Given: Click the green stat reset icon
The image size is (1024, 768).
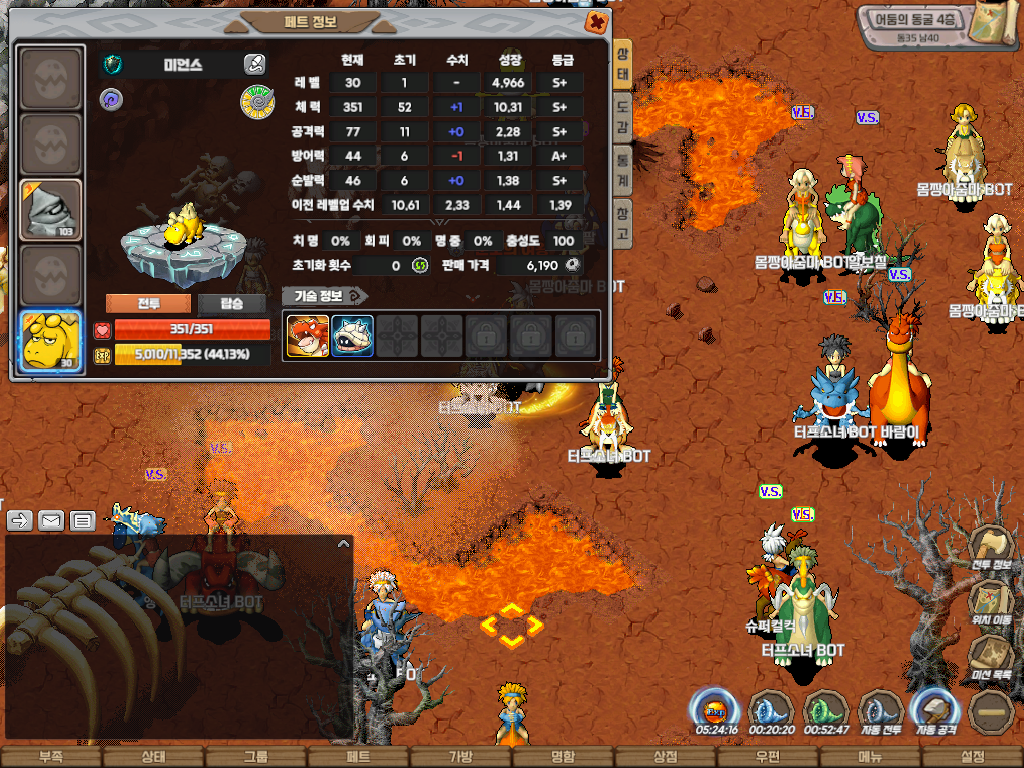Looking at the screenshot, I should click(x=420, y=265).
